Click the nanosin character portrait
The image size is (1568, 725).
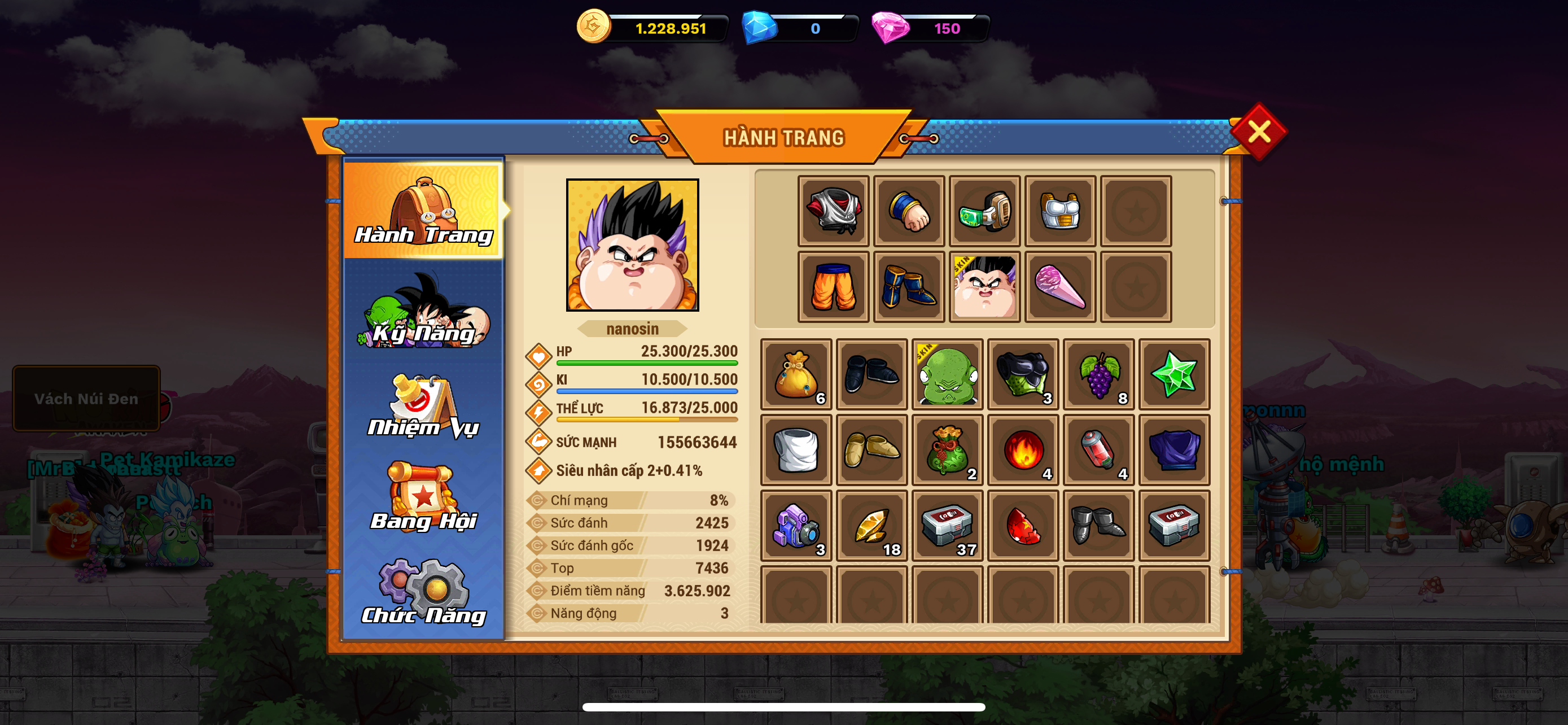point(632,244)
